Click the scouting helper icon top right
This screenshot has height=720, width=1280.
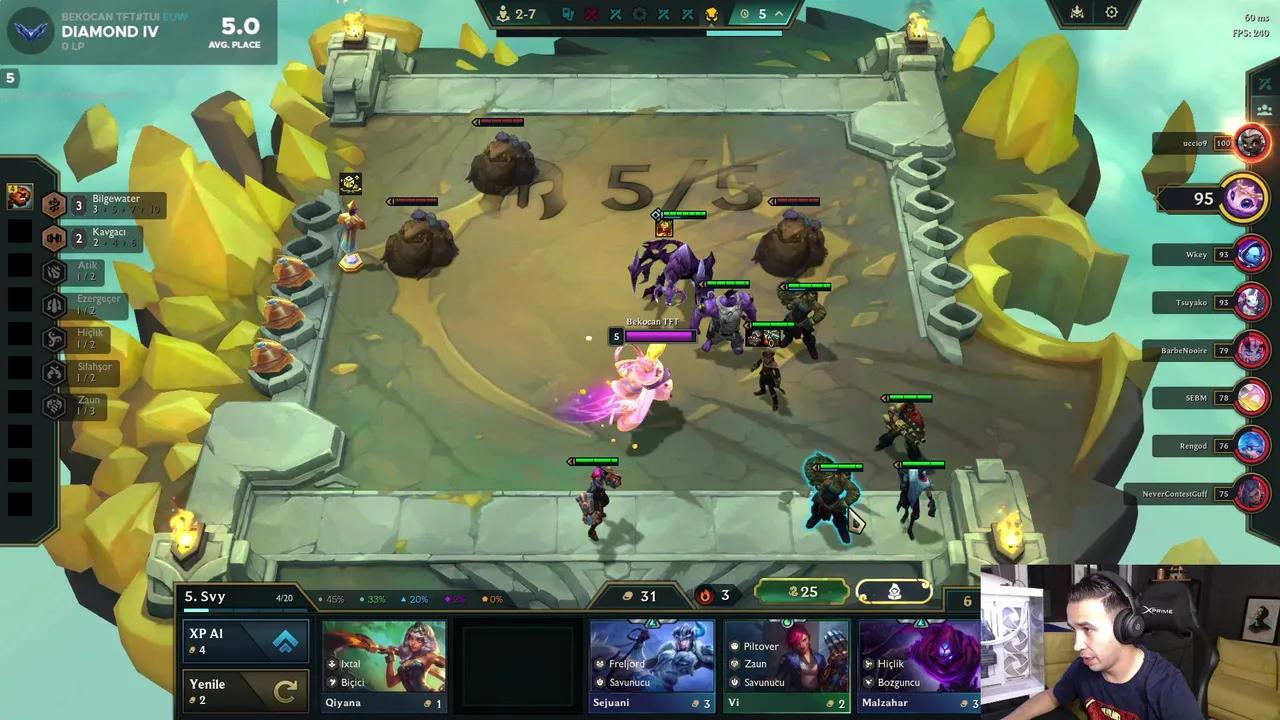tap(1076, 12)
